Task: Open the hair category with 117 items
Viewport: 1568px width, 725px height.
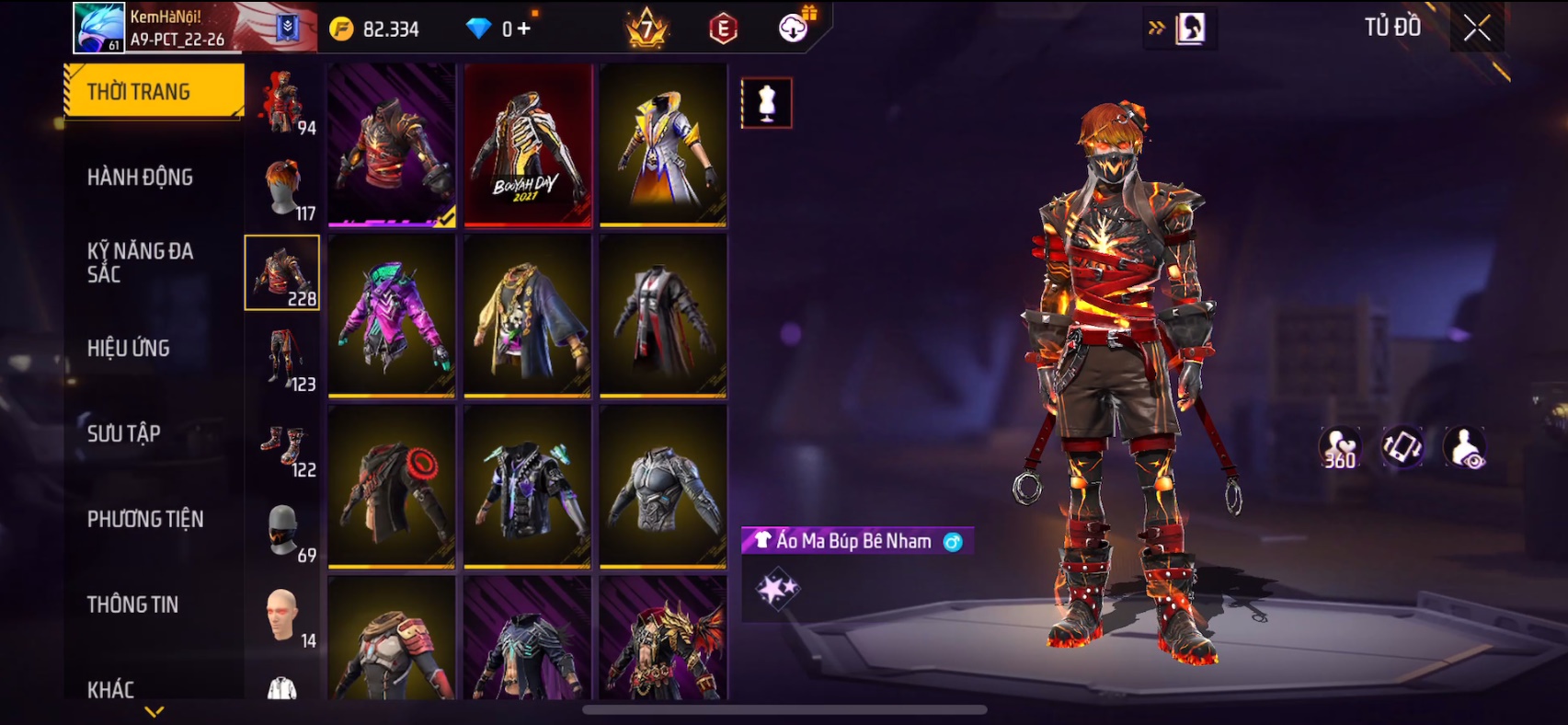Action: [x=283, y=188]
